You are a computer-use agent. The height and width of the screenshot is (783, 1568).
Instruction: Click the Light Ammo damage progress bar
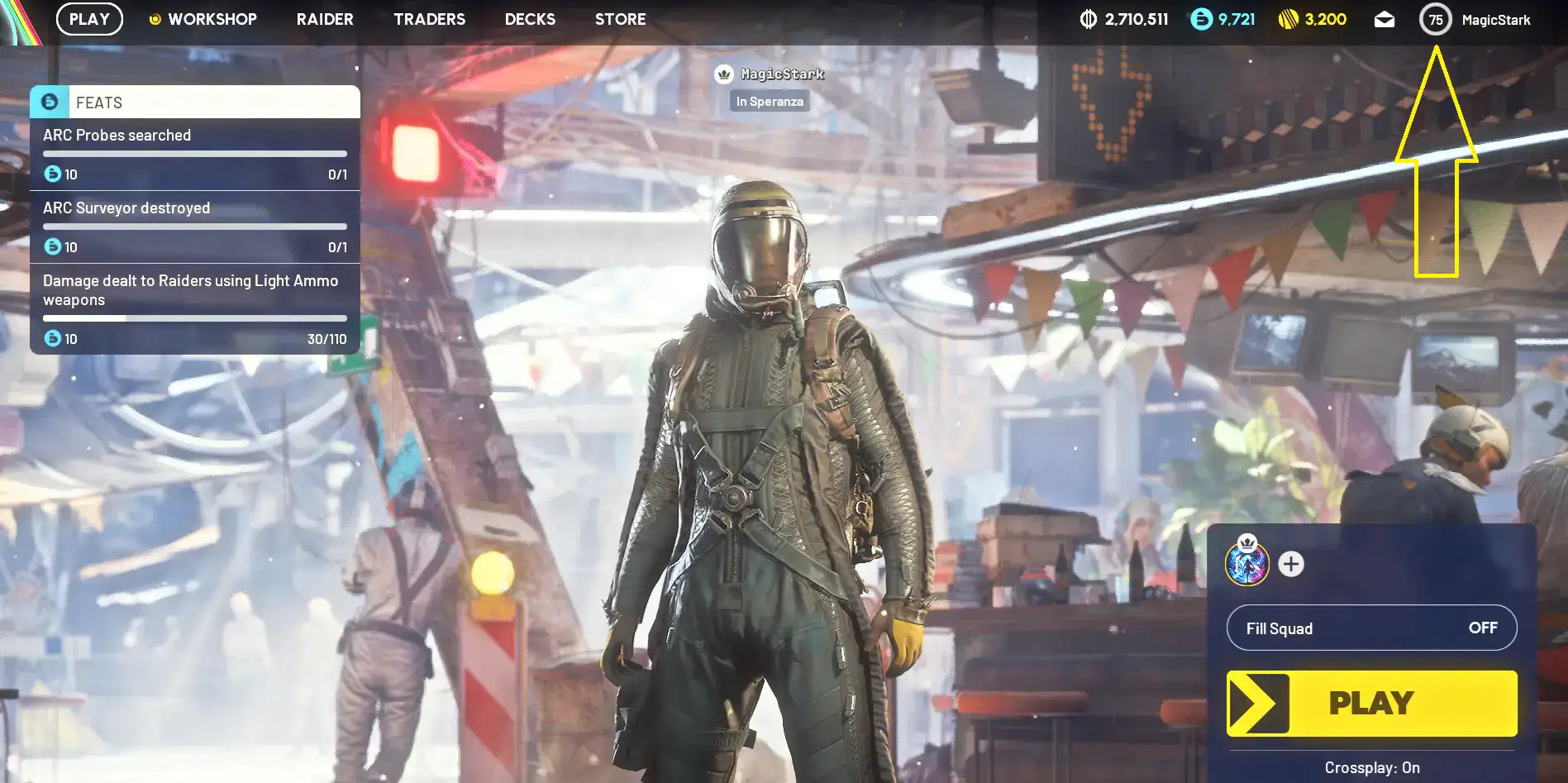[194, 318]
